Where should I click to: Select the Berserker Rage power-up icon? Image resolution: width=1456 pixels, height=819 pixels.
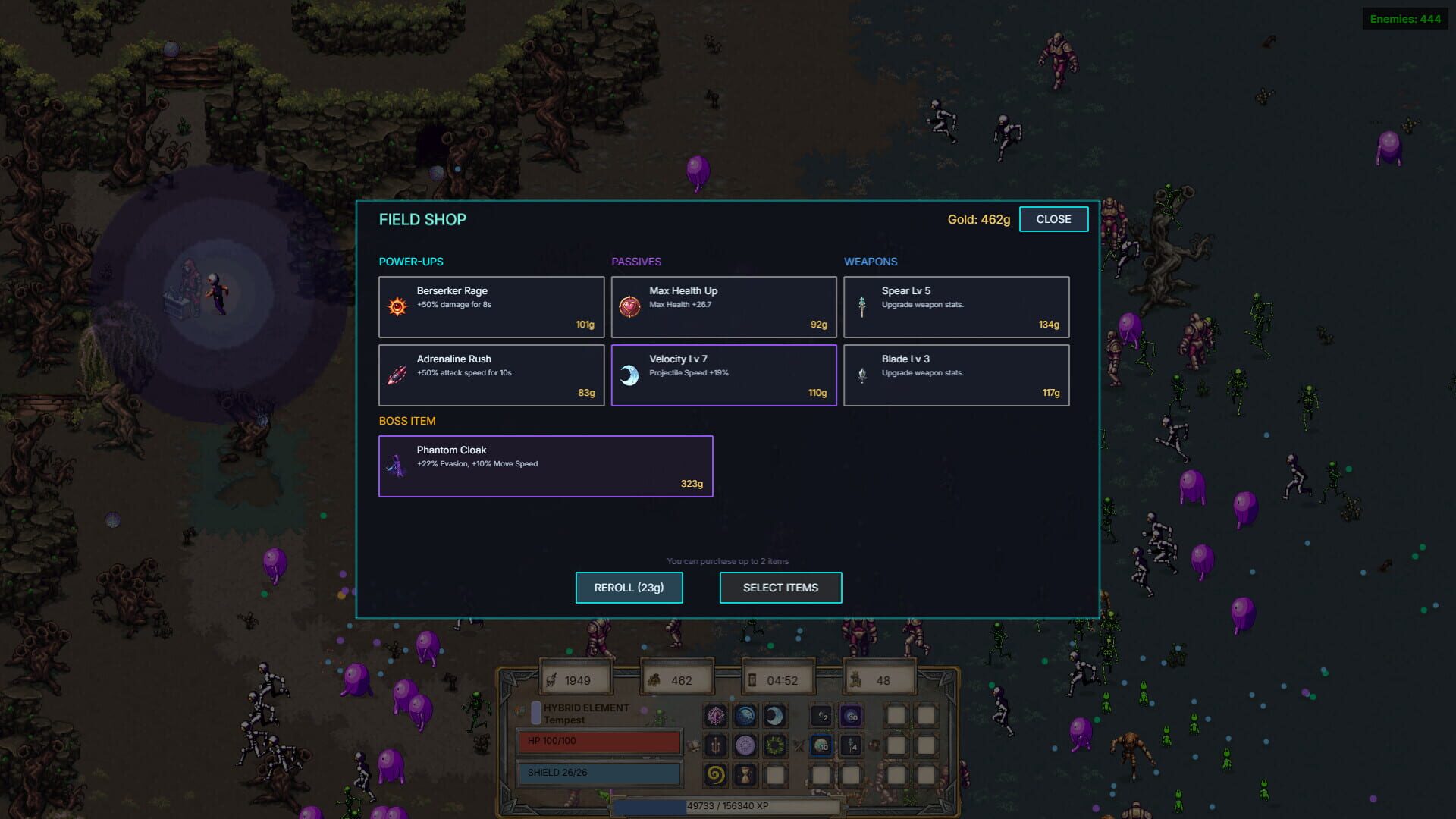[397, 306]
